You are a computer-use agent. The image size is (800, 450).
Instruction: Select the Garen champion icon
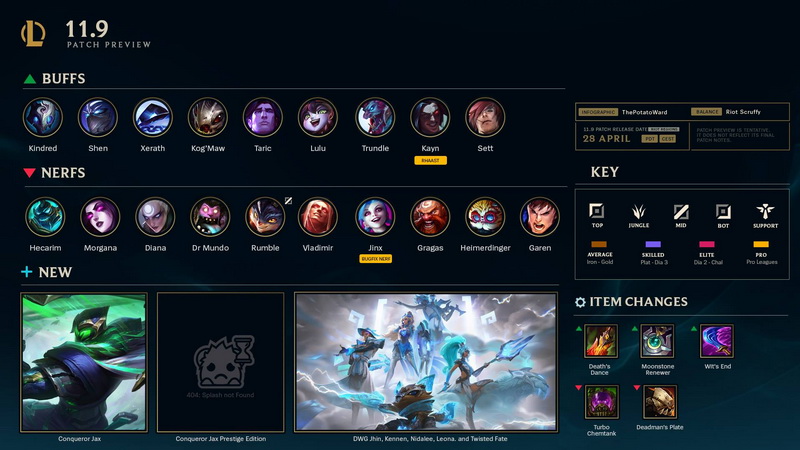[540, 217]
